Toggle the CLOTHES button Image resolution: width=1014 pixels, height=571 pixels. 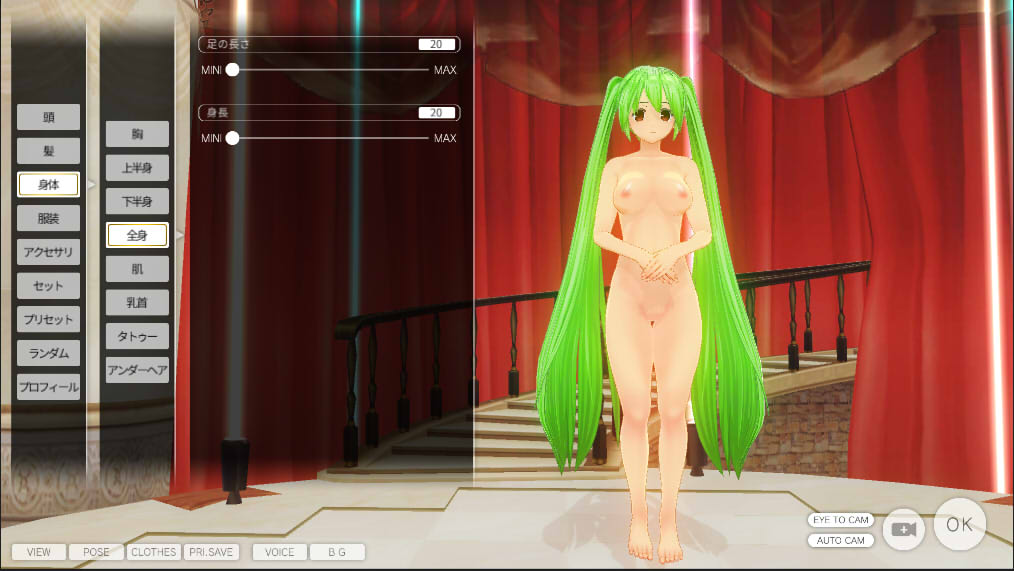[154, 552]
